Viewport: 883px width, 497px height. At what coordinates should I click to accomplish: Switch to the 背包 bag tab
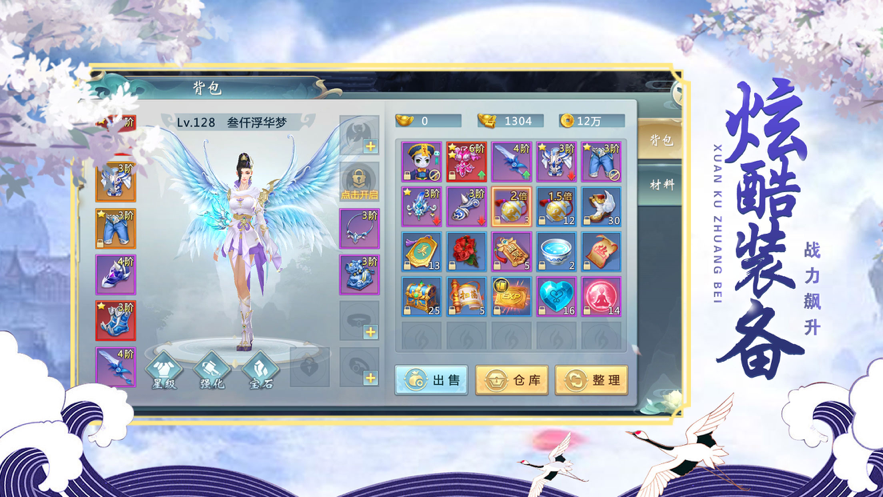pyautogui.click(x=661, y=140)
